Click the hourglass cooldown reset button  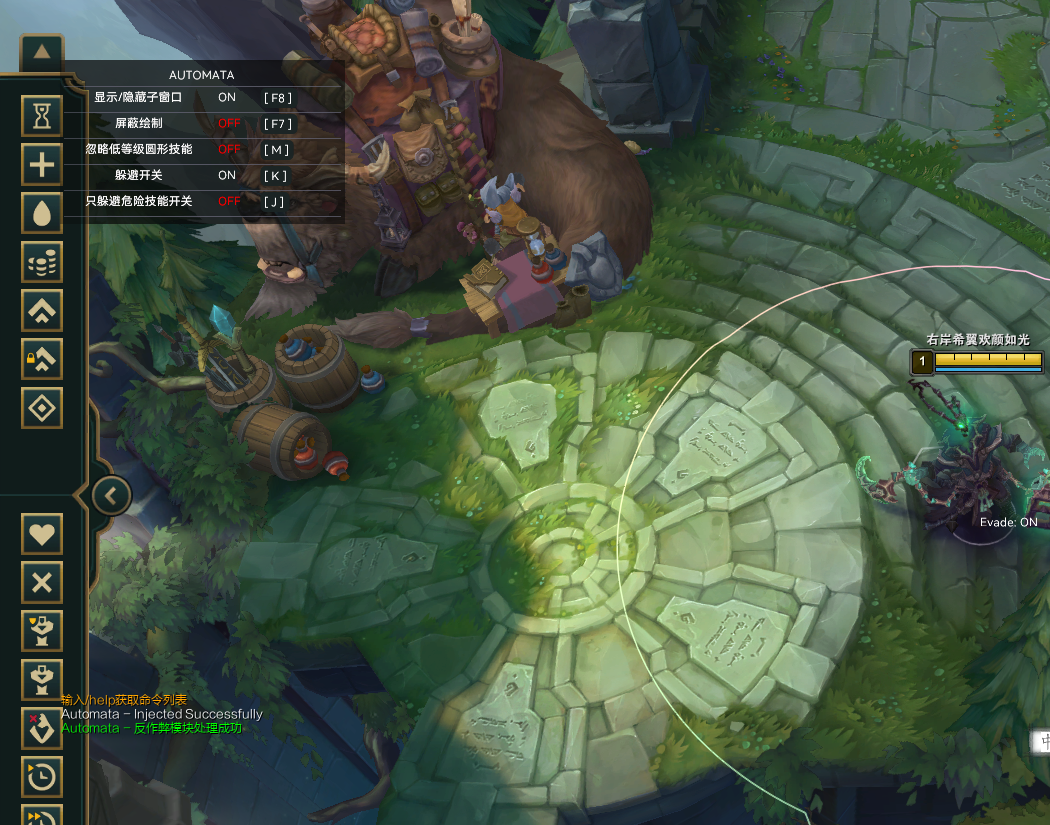[x=42, y=117]
